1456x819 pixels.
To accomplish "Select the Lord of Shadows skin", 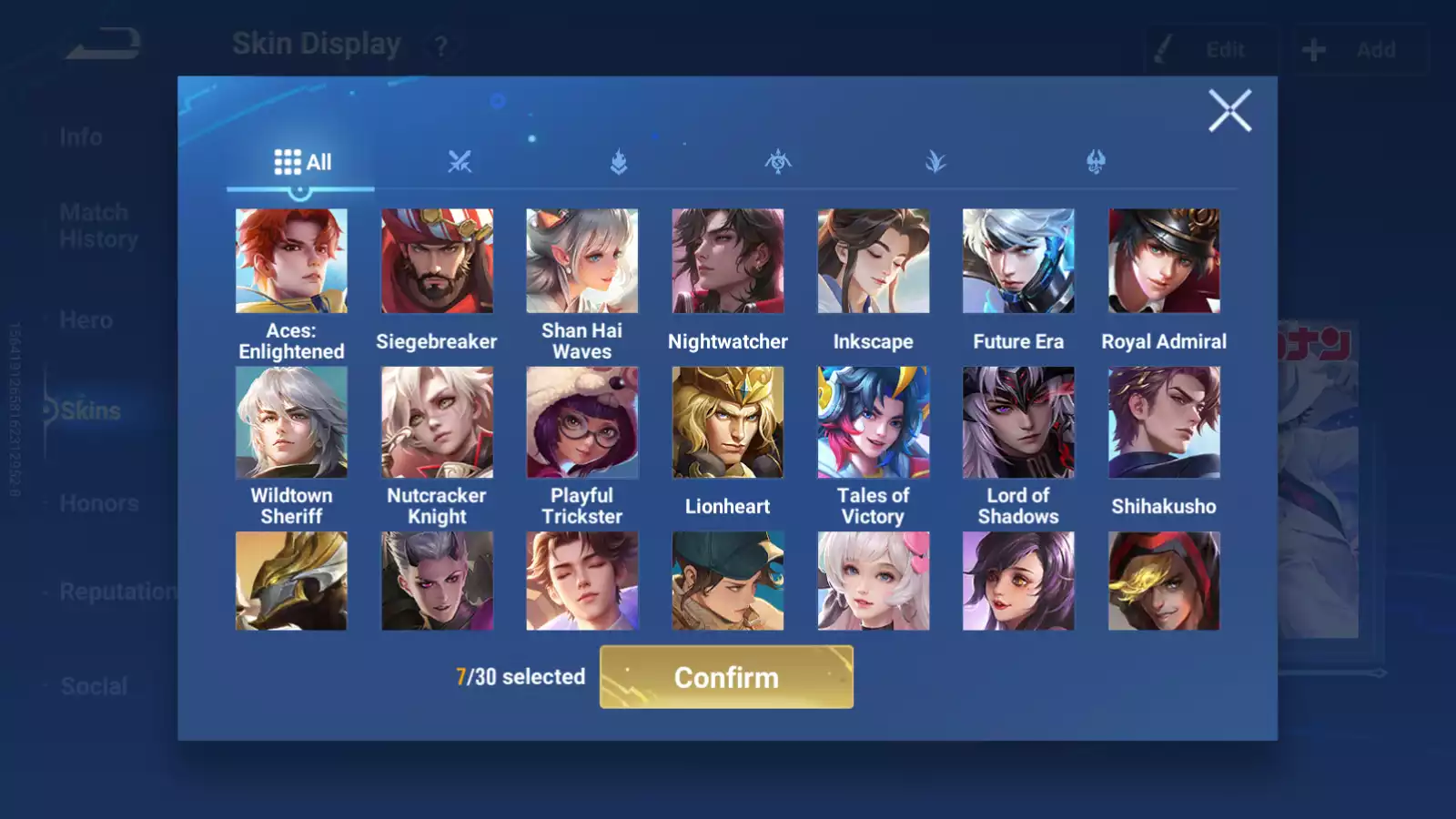I will click(1018, 422).
